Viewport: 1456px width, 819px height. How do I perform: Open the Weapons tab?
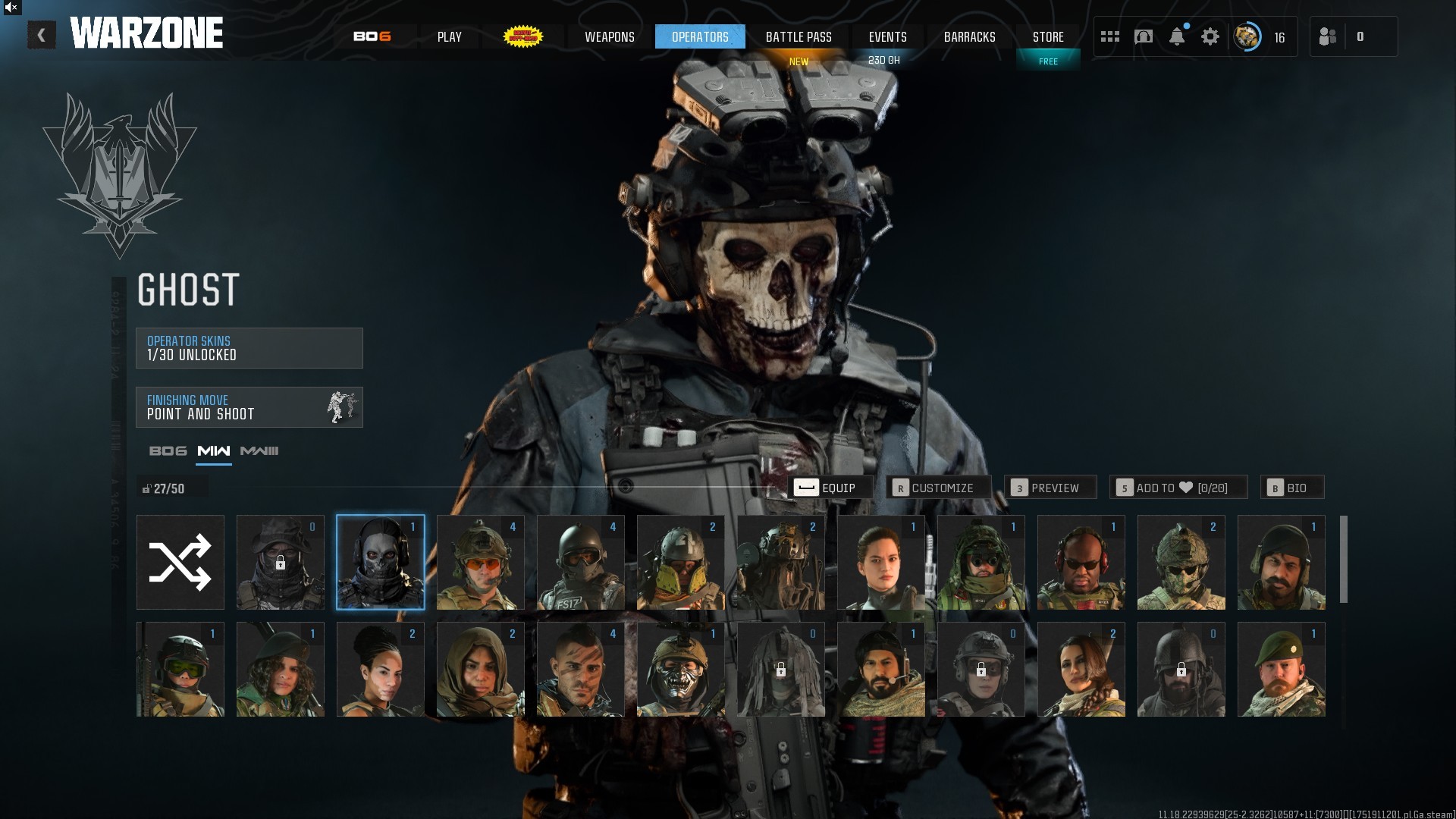[x=609, y=36]
